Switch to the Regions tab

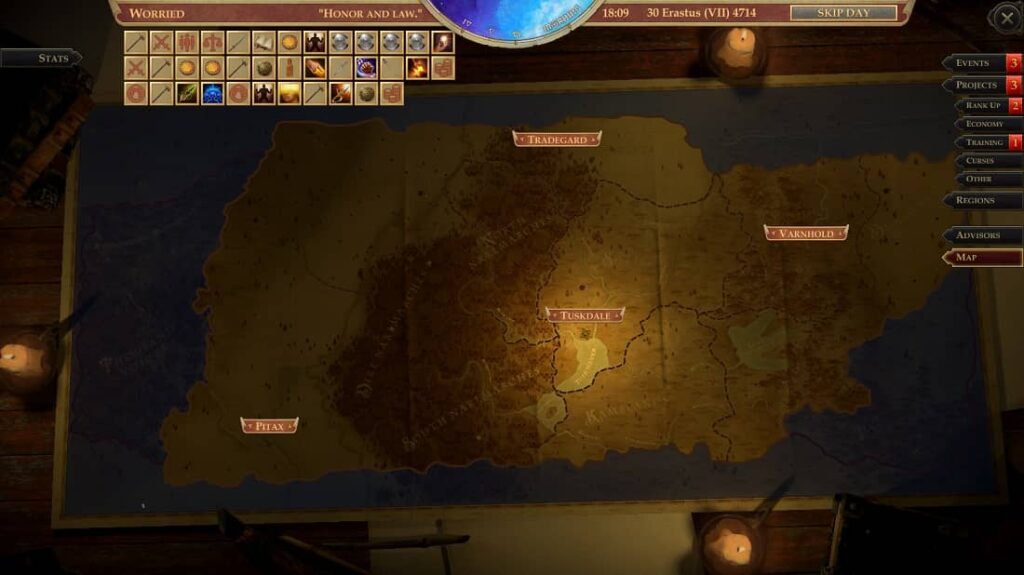point(978,200)
